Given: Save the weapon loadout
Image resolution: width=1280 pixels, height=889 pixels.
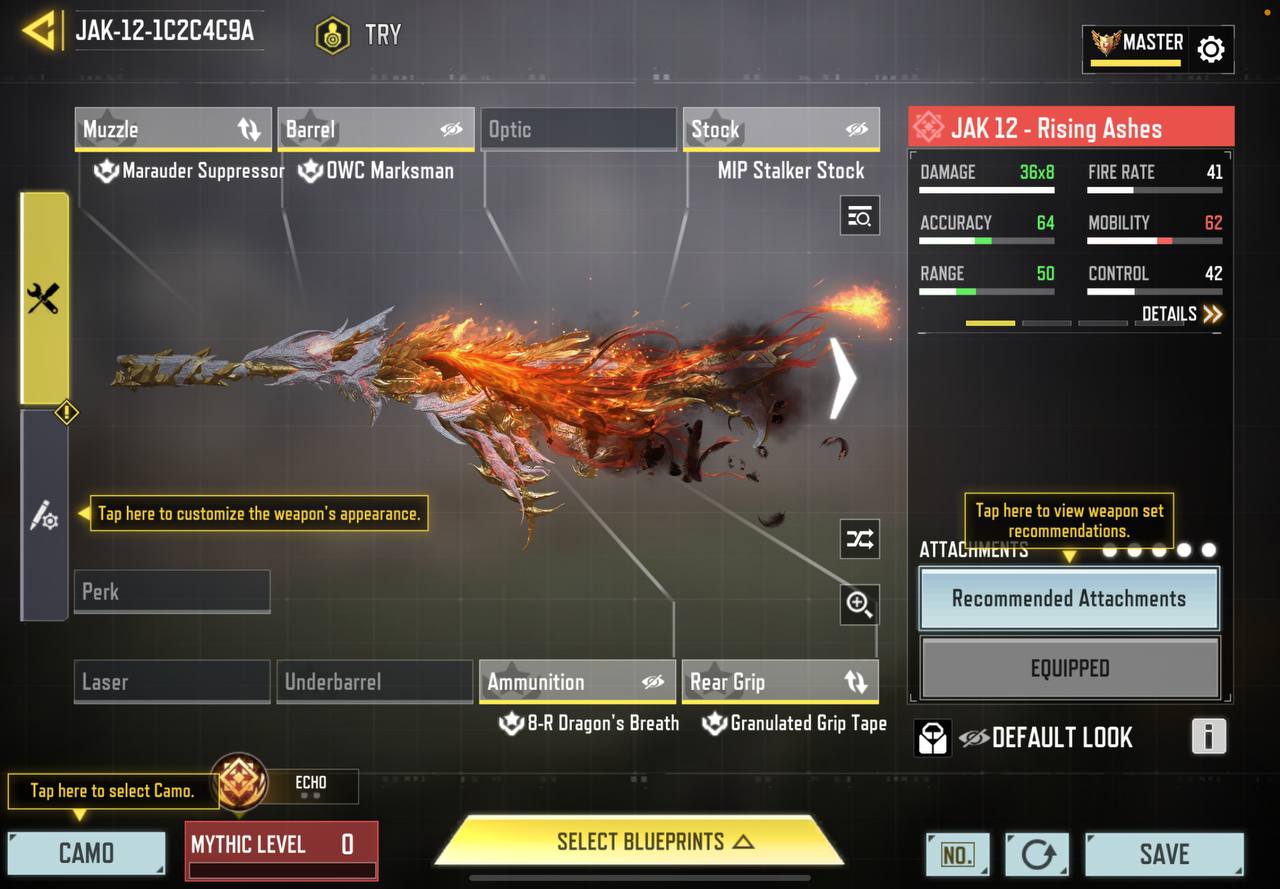Looking at the screenshot, I should pyautogui.click(x=1164, y=854).
